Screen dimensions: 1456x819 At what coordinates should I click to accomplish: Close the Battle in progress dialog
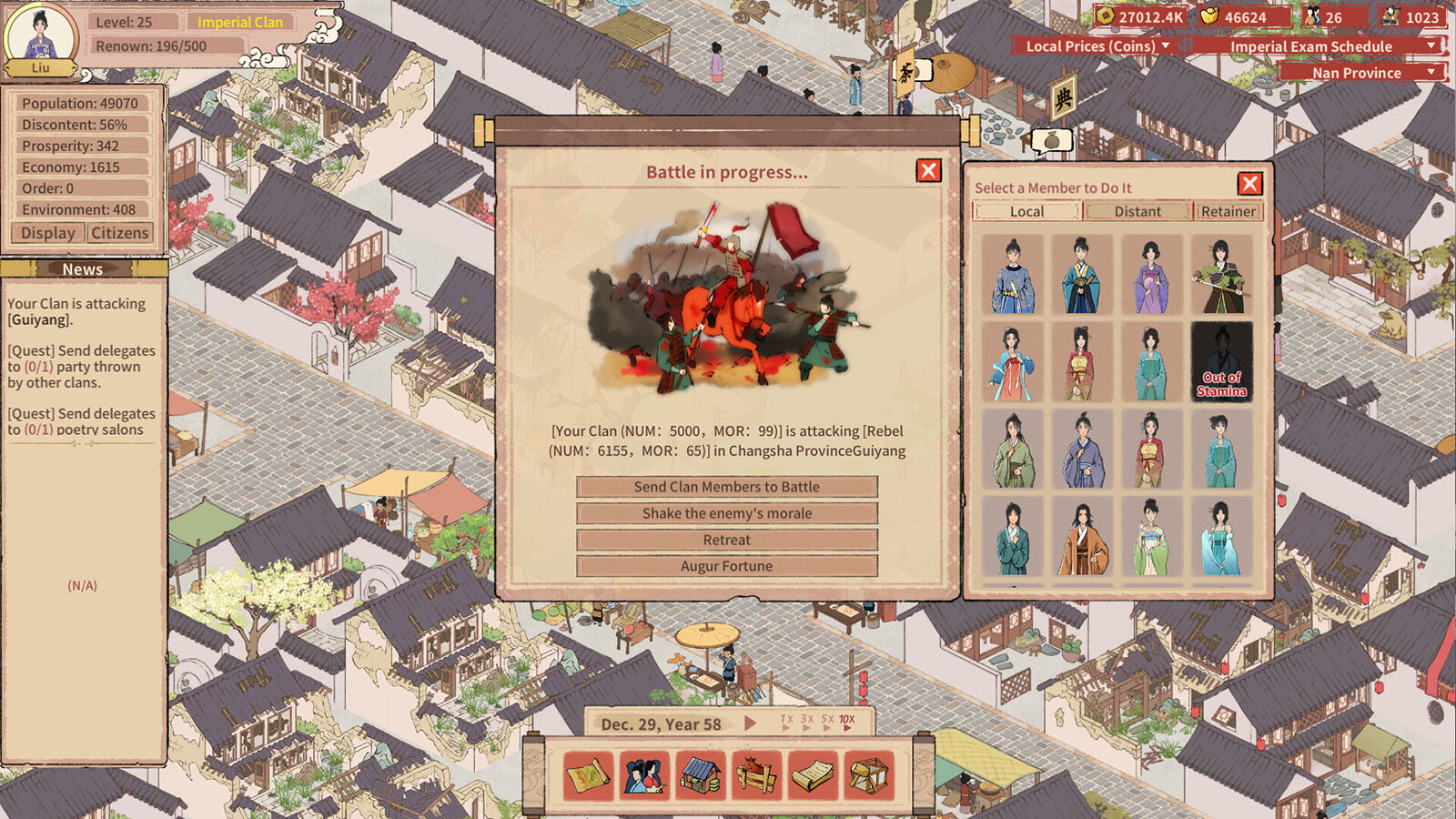click(x=928, y=171)
